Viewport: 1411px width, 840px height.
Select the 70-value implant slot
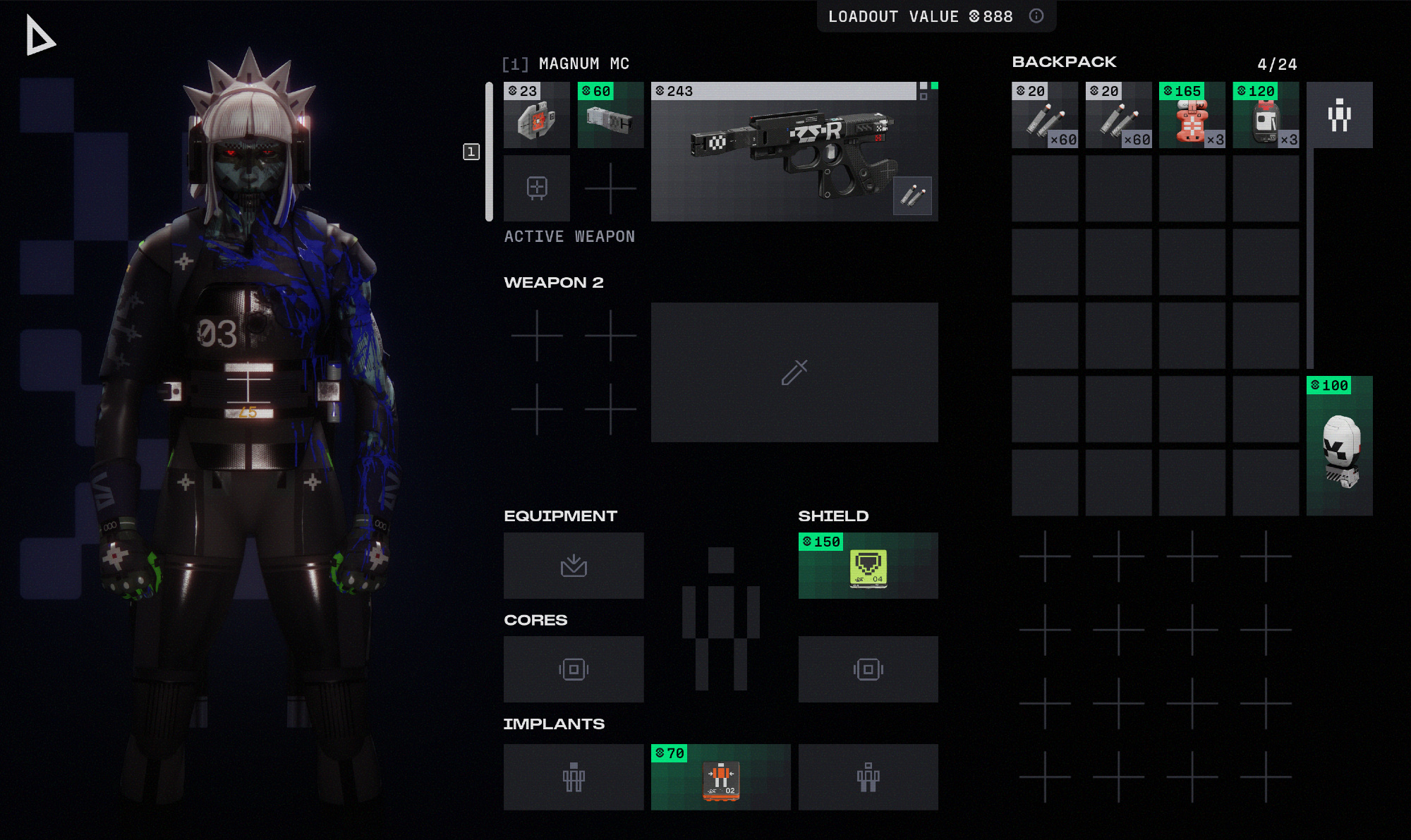coord(720,777)
